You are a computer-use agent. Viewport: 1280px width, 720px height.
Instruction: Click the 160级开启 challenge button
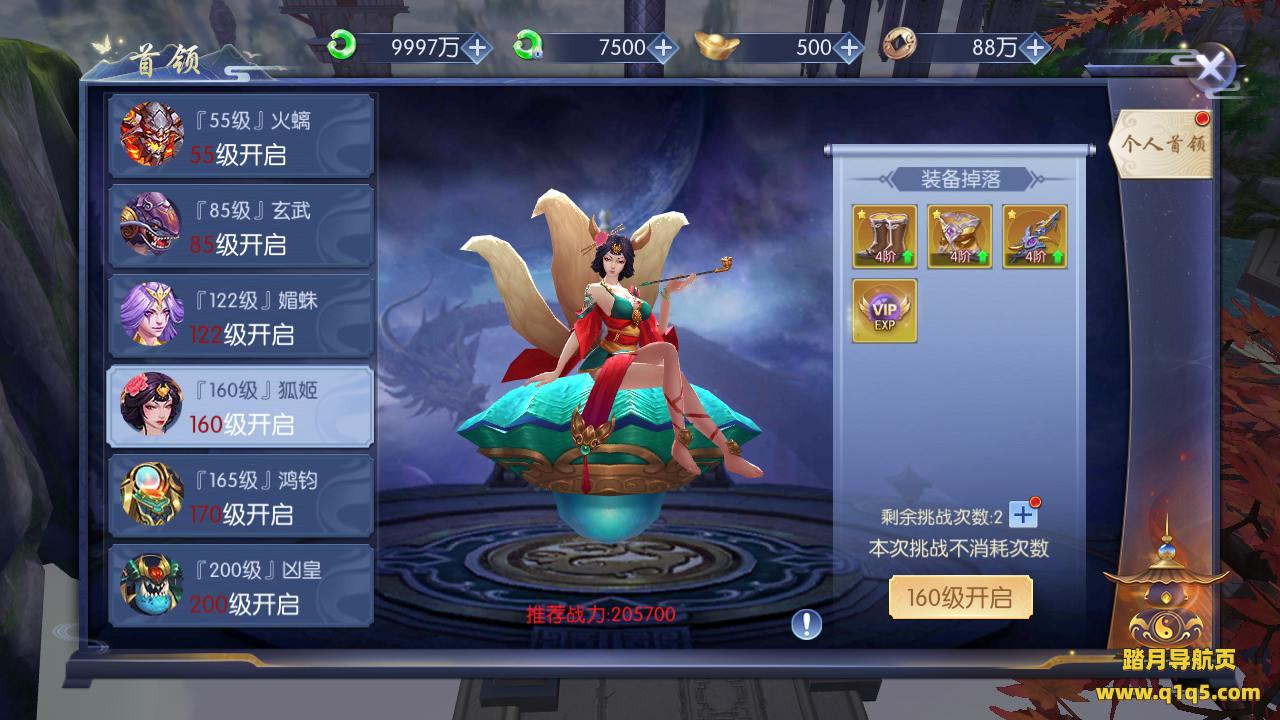click(960, 598)
